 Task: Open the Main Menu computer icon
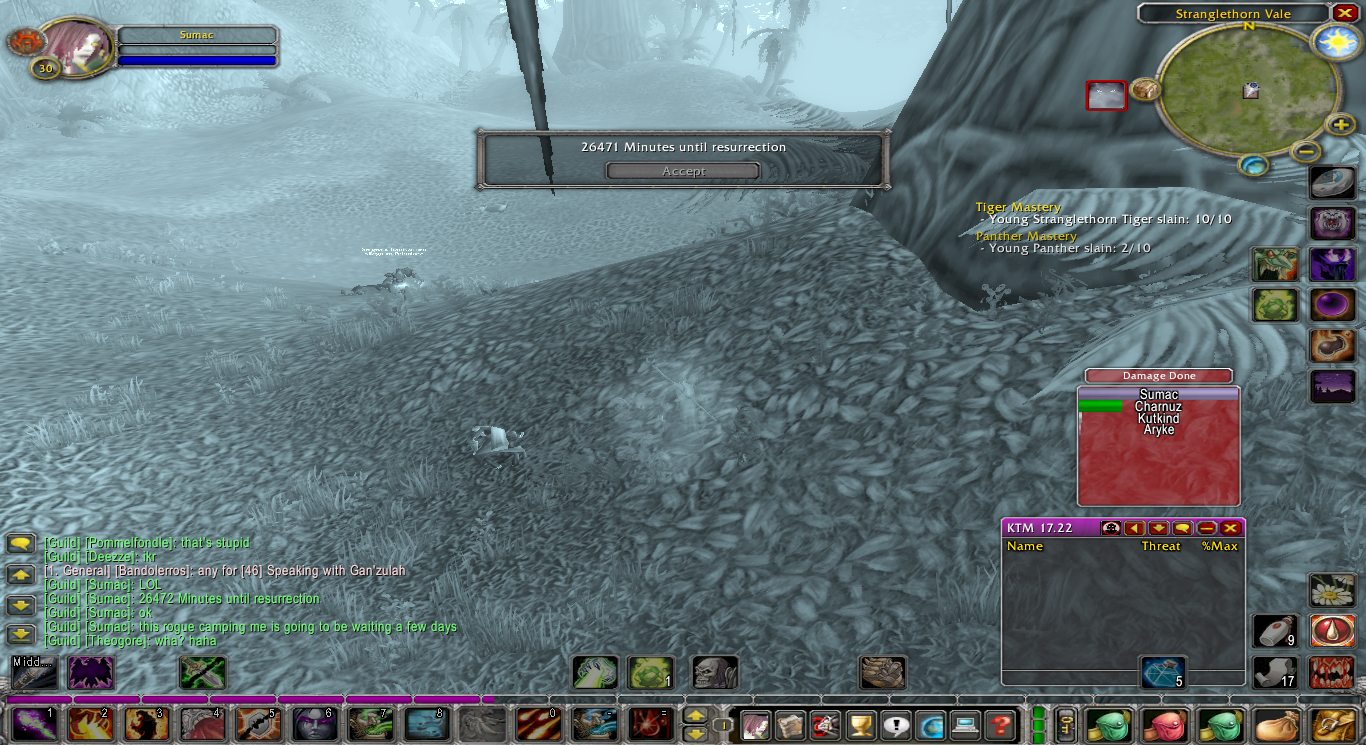pos(965,725)
